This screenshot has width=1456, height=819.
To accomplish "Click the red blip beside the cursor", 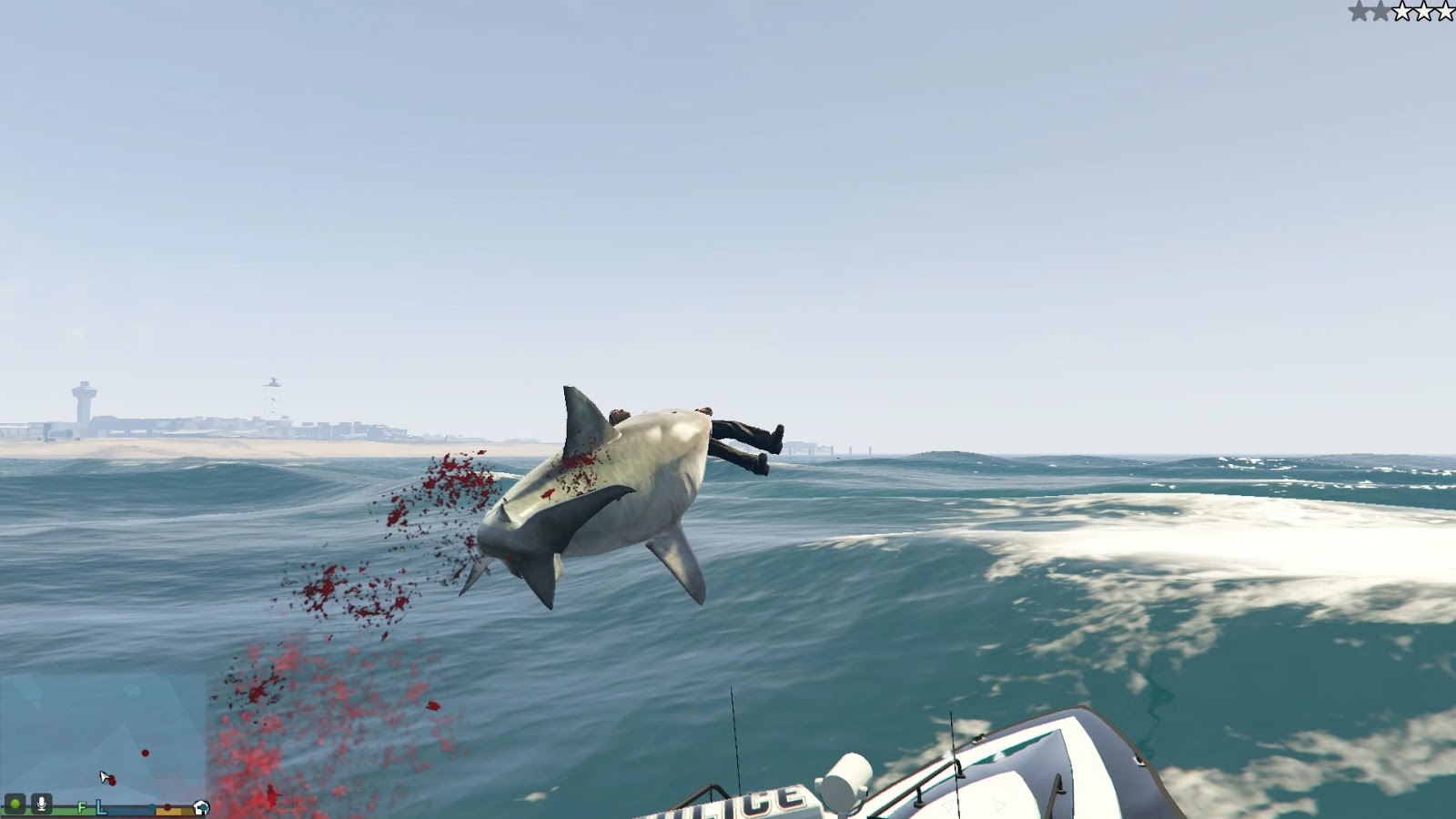I will 113,780.
